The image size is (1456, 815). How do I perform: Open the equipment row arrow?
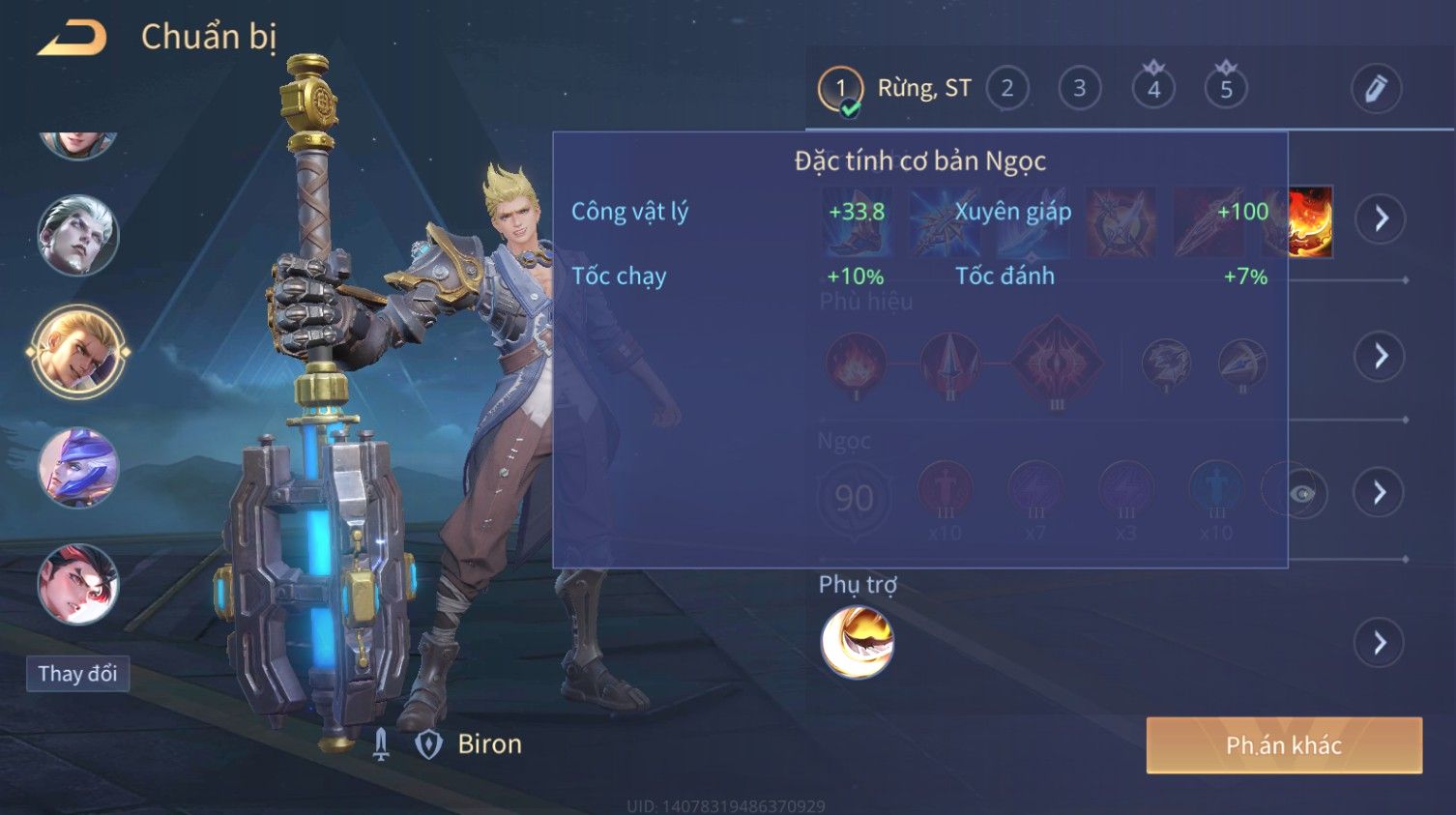[x=1380, y=218]
